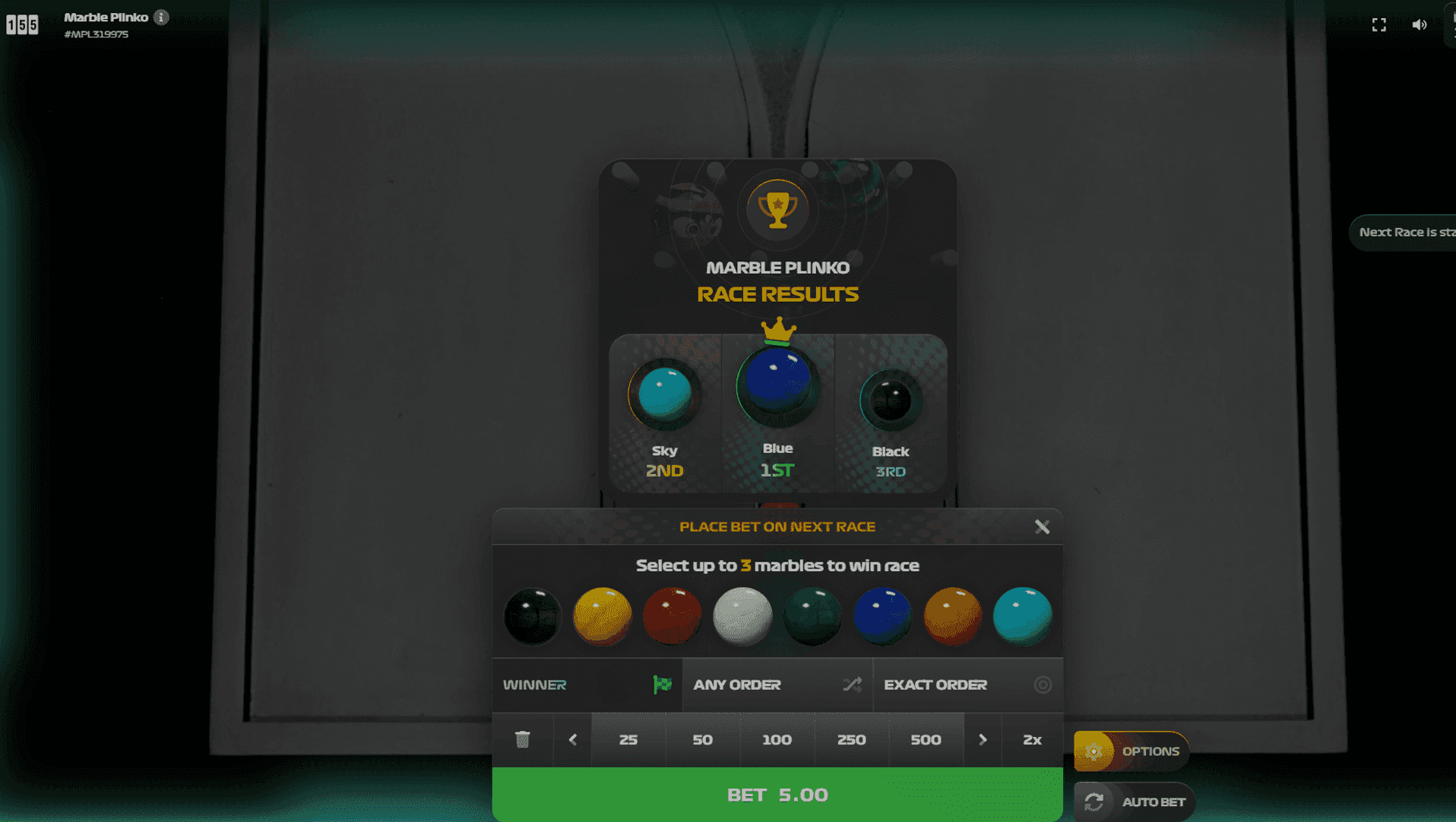The width and height of the screenshot is (1456, 822).
Task: Open Marble Plinko game info
Action: point(160,16)
